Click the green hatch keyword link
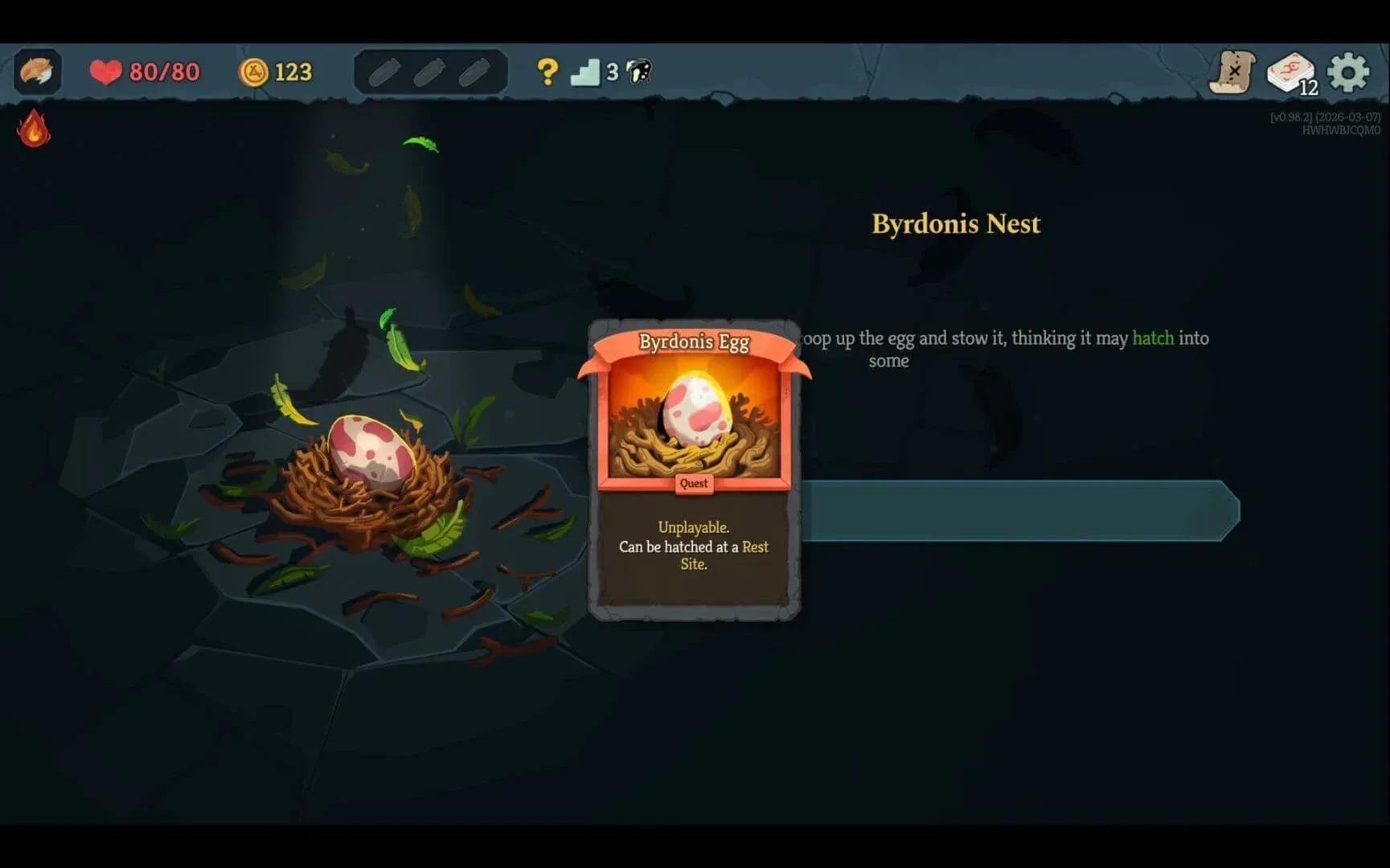Screen dimensions: 1390x868 coord(1153,338)
